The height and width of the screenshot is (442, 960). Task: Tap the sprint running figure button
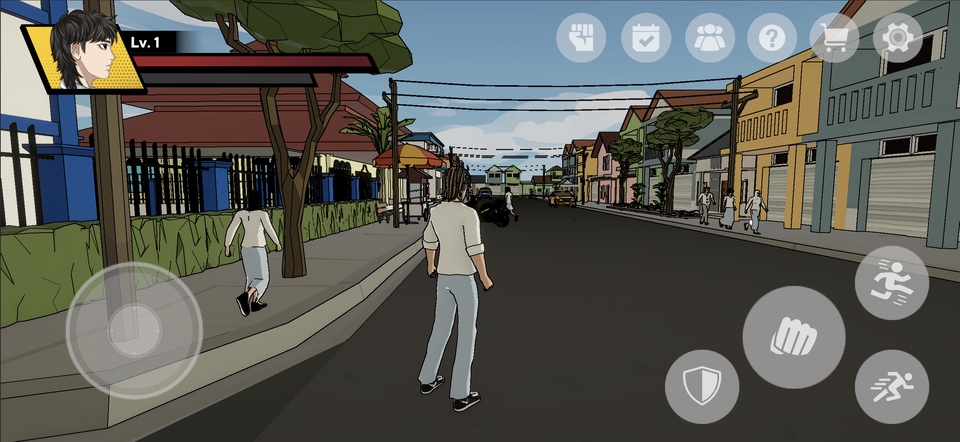(x=892, y=283)
